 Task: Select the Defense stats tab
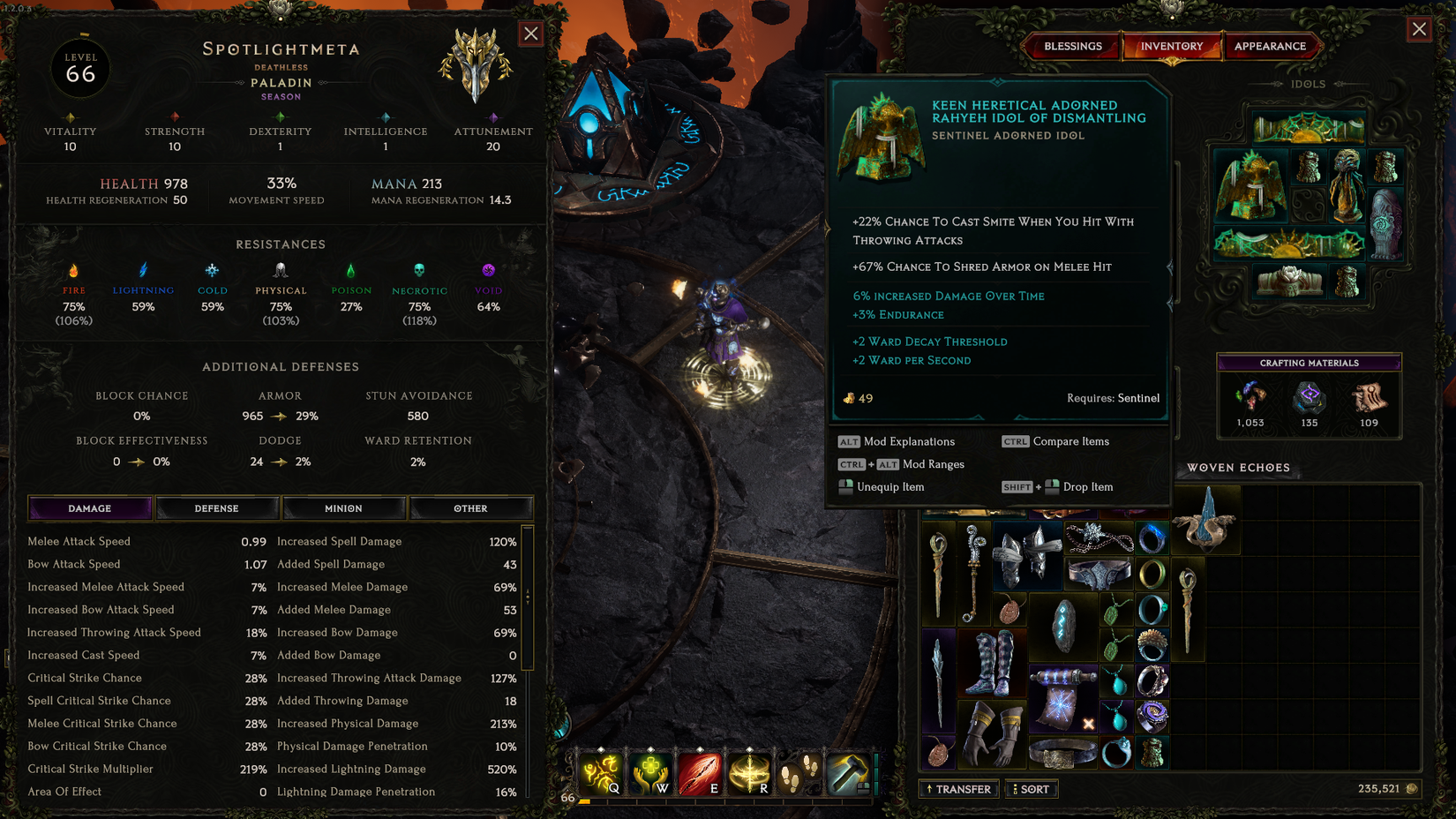point(216,507)
